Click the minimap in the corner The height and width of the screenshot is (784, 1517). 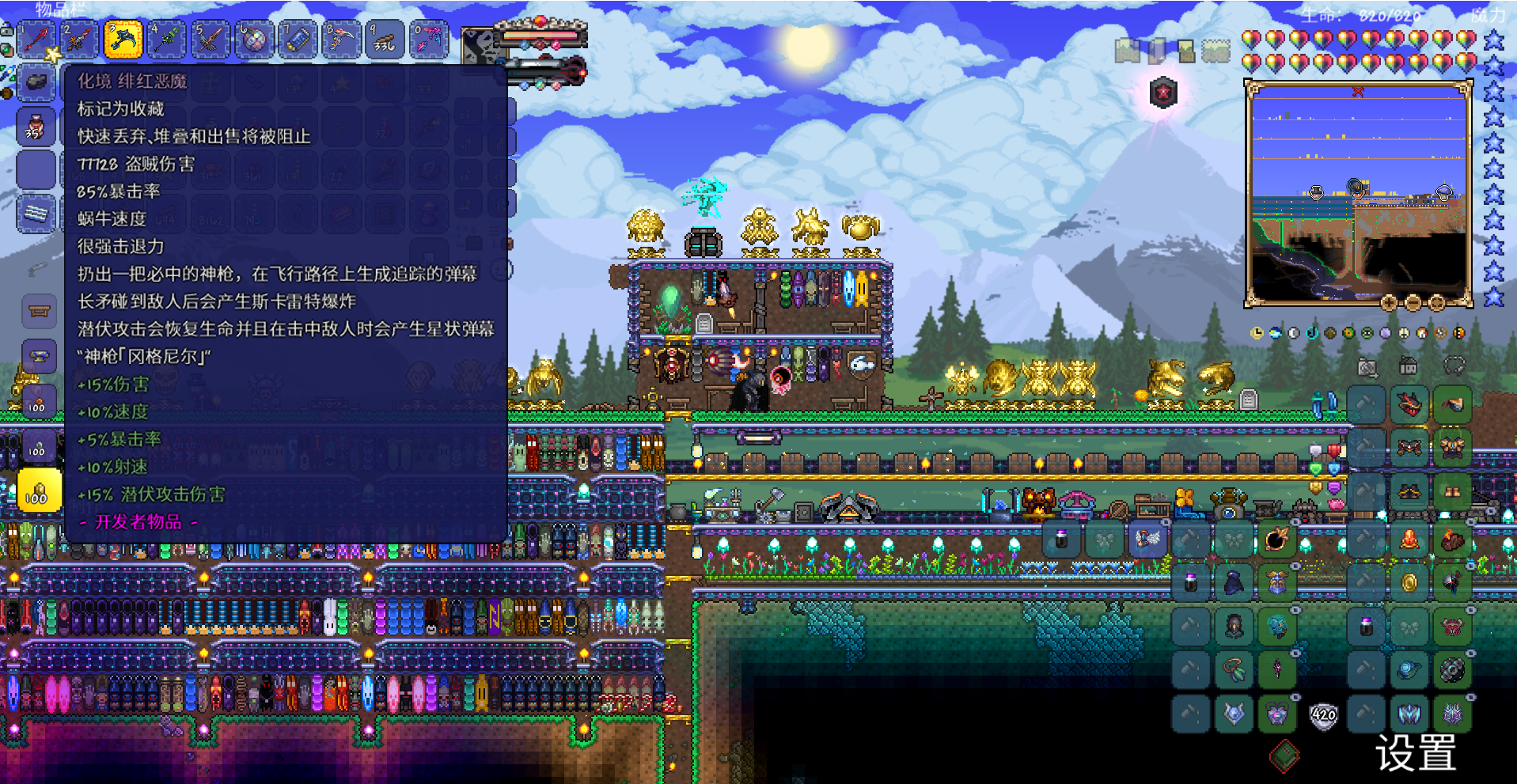pos(1358,194)
